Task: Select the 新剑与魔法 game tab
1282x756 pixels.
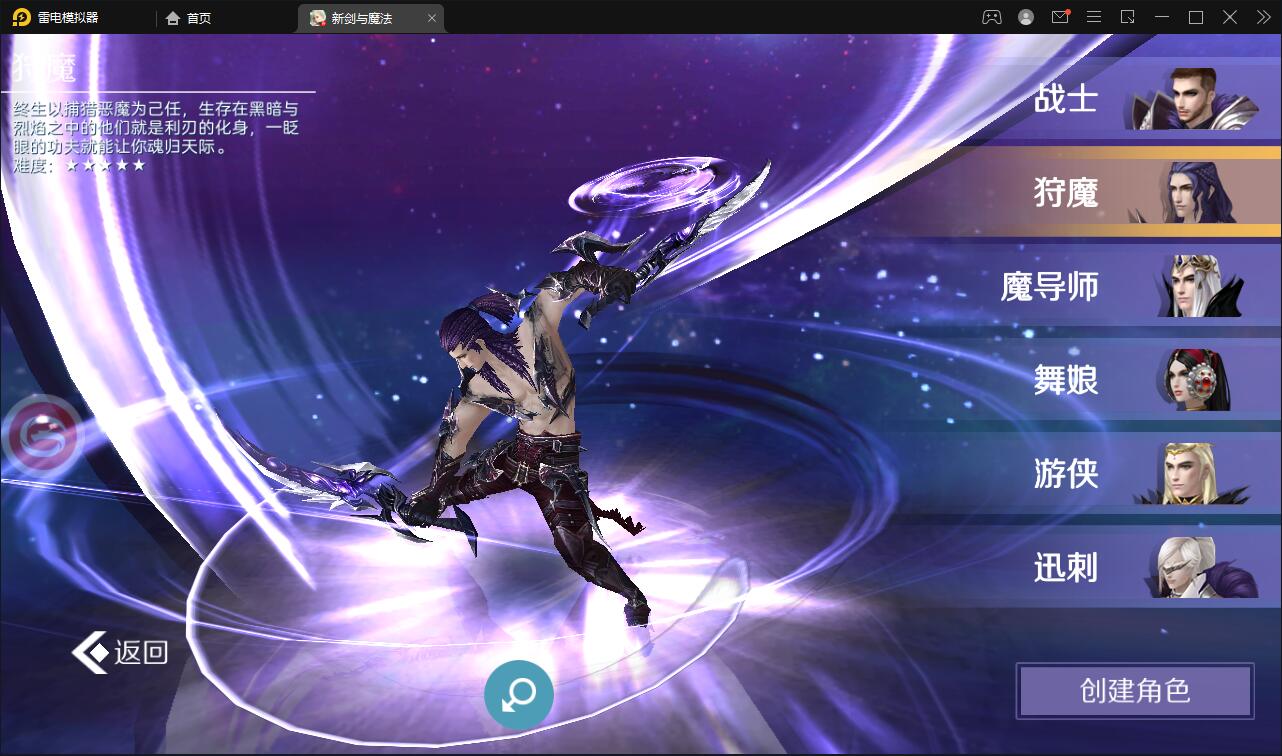Action: (x=362, y=17)
